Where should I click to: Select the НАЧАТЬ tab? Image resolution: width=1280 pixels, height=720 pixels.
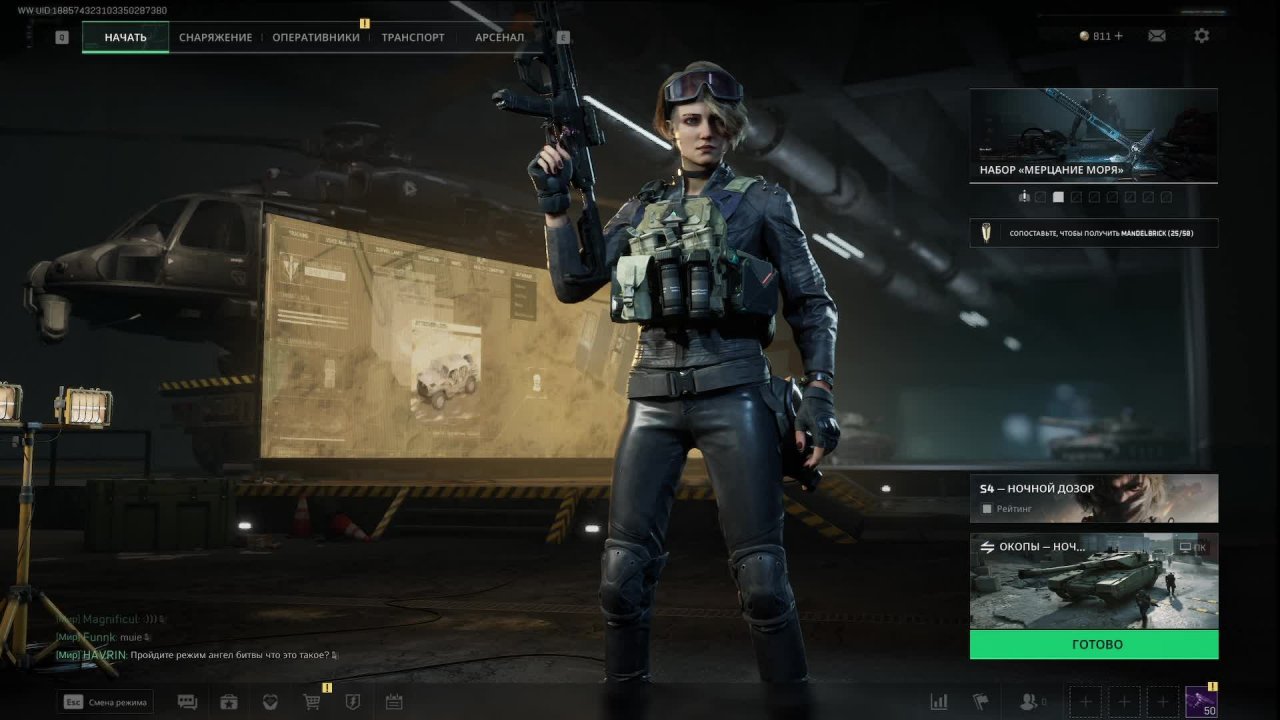click(x=125, y=38)
